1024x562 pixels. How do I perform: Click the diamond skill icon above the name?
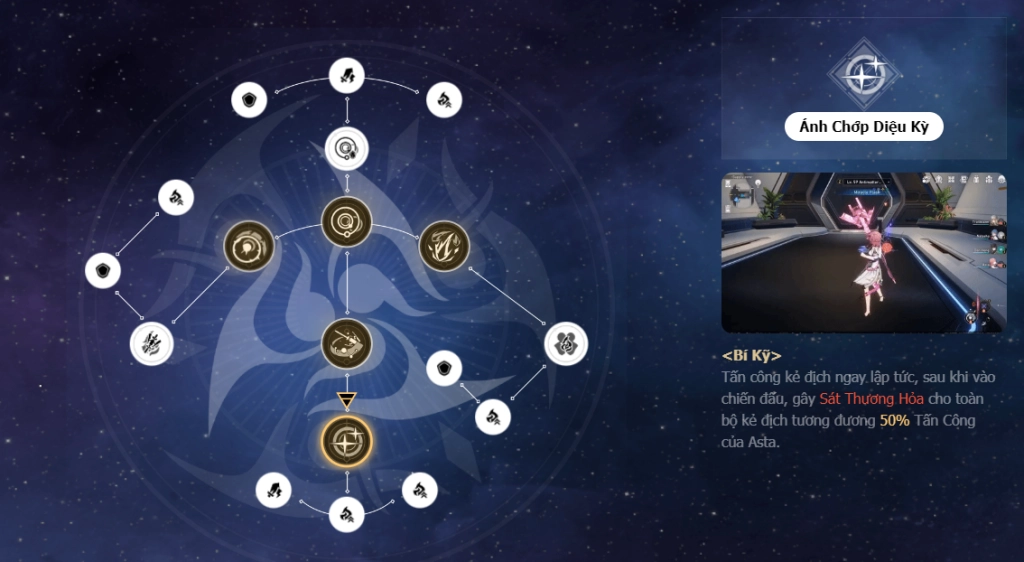864,74
